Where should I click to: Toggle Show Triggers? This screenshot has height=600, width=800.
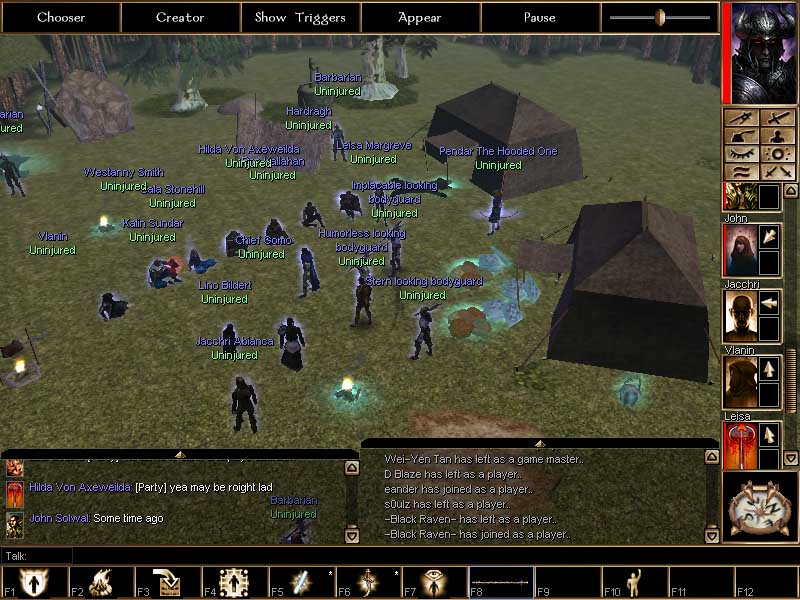tap(300, 17)
